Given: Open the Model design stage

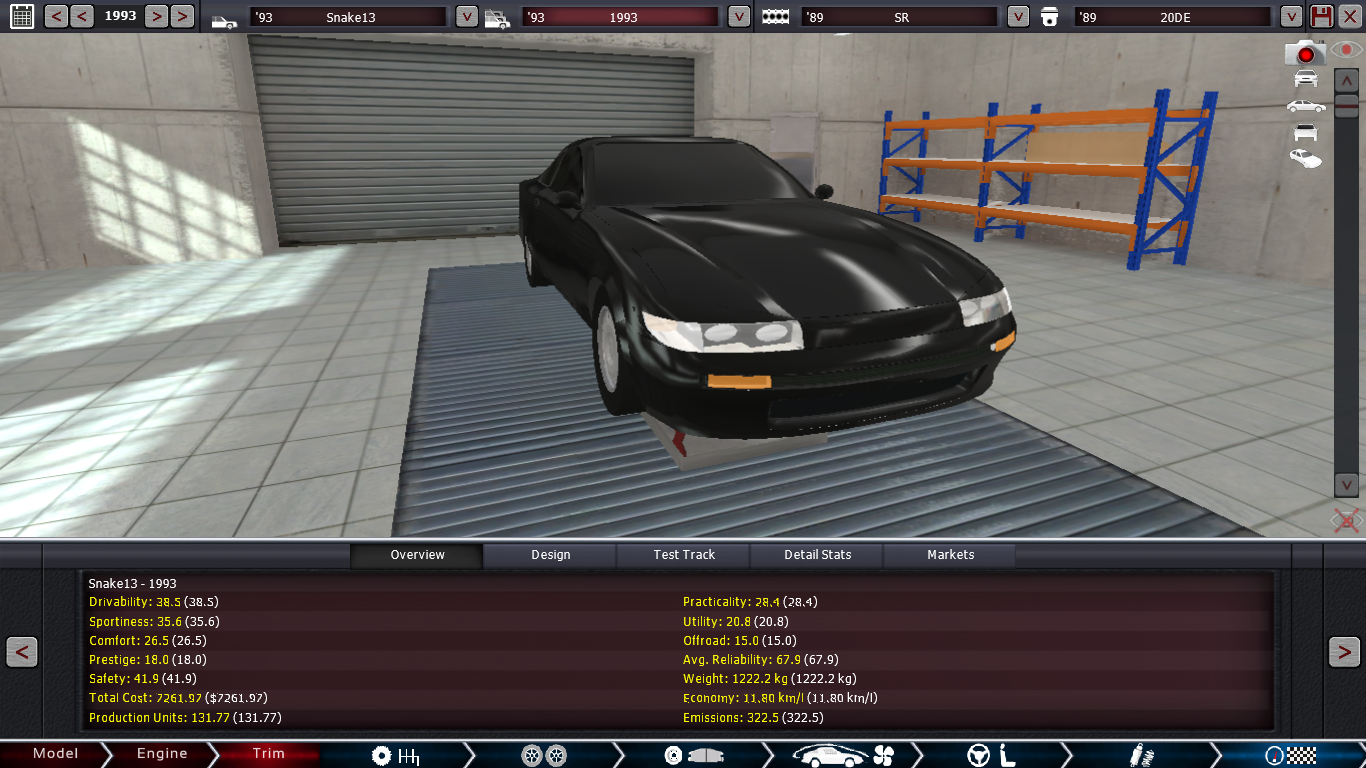Looking at the screenshot, I should pyautogui.click(x=55, y=754).
